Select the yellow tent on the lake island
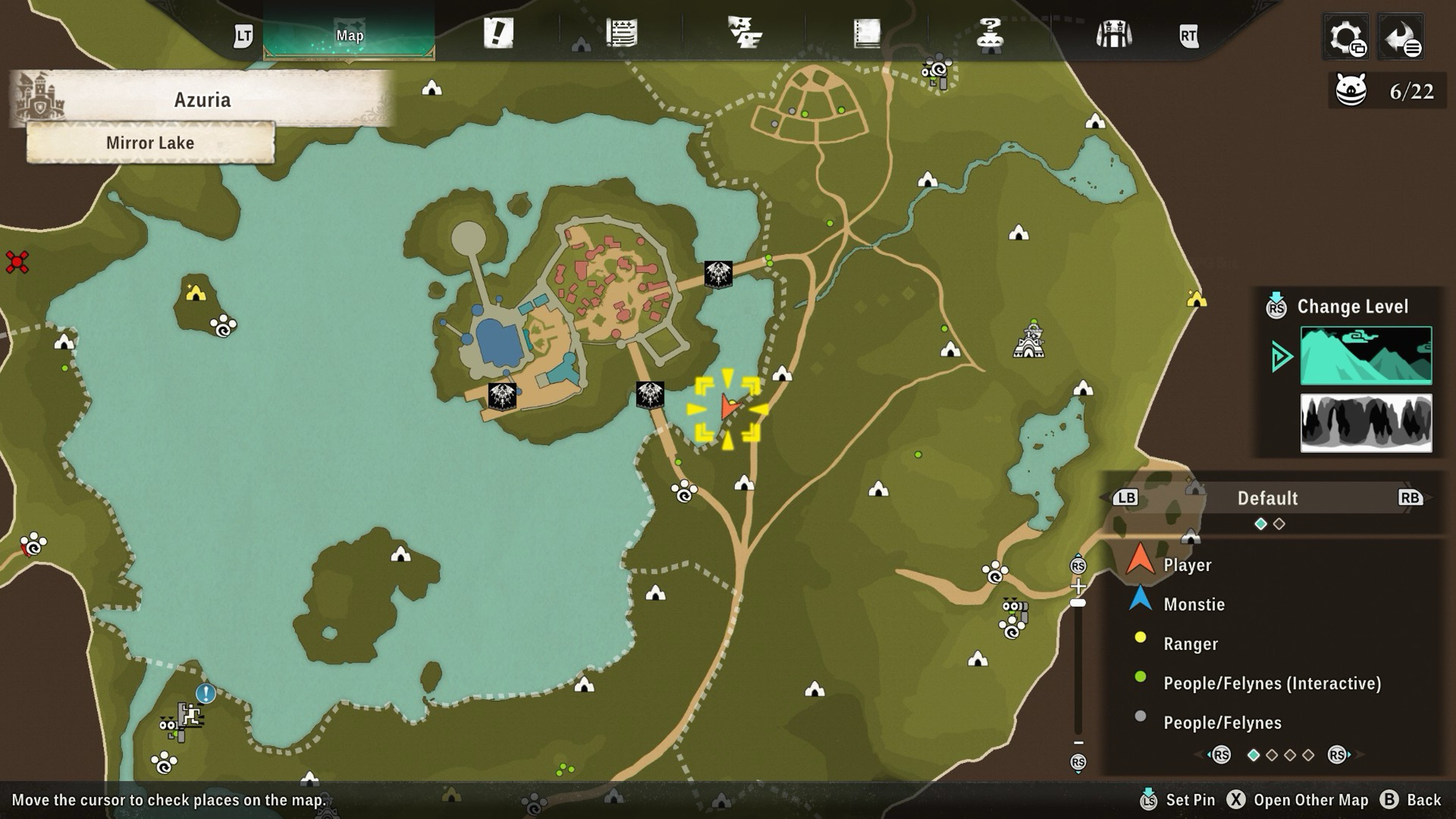 196,293
